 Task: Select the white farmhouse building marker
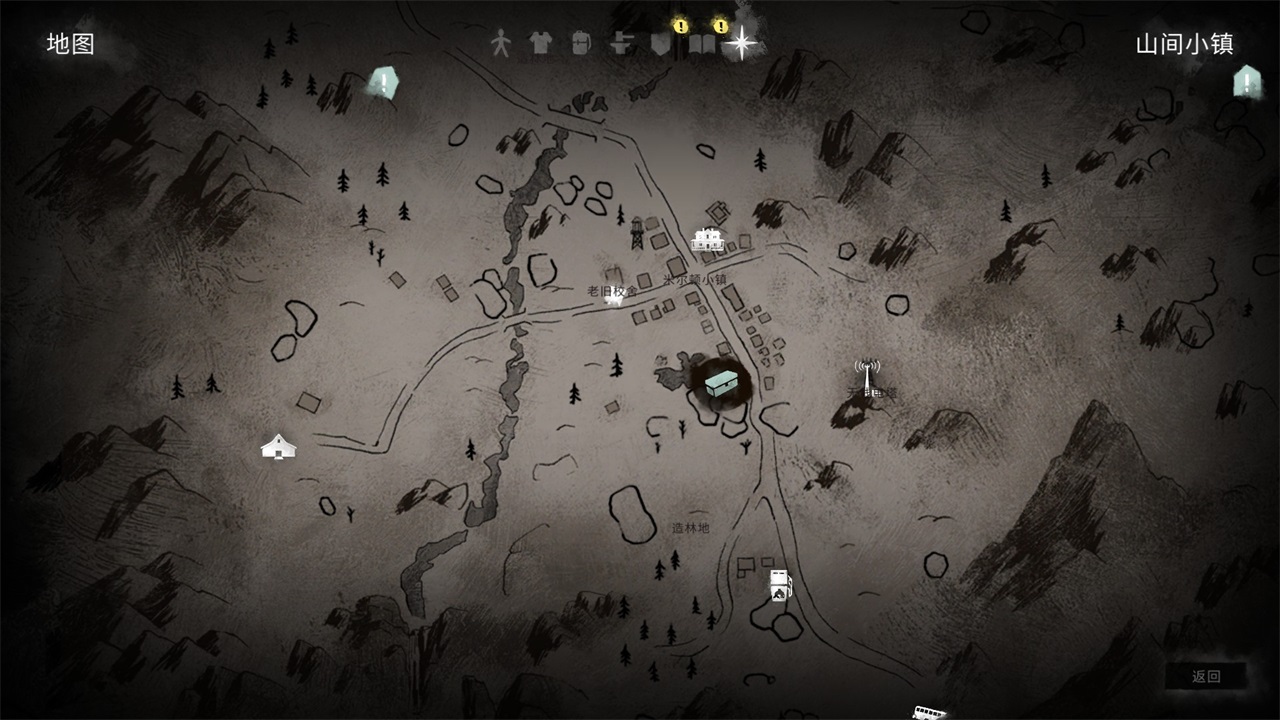[708, 239]
